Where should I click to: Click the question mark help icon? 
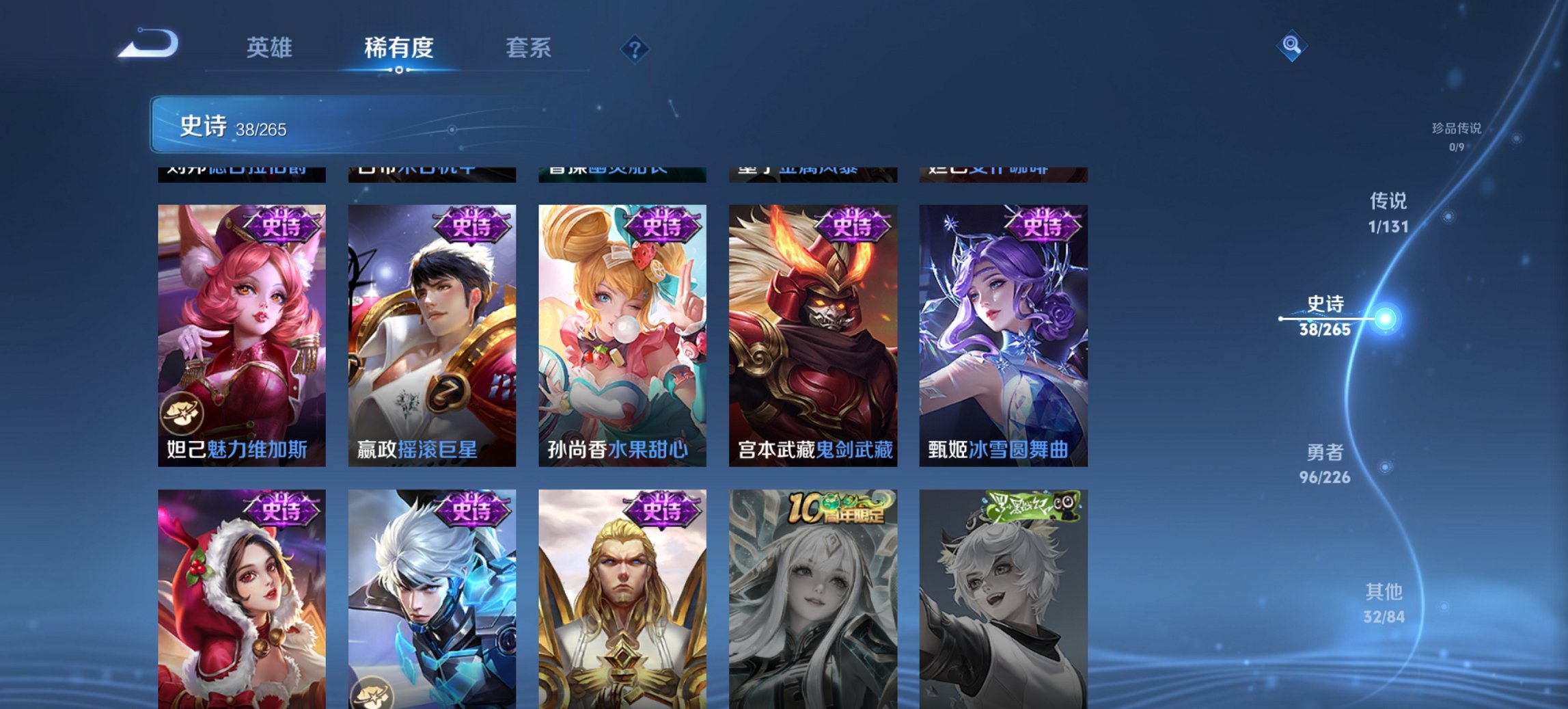pyautogui.click(x=635, y=50)
